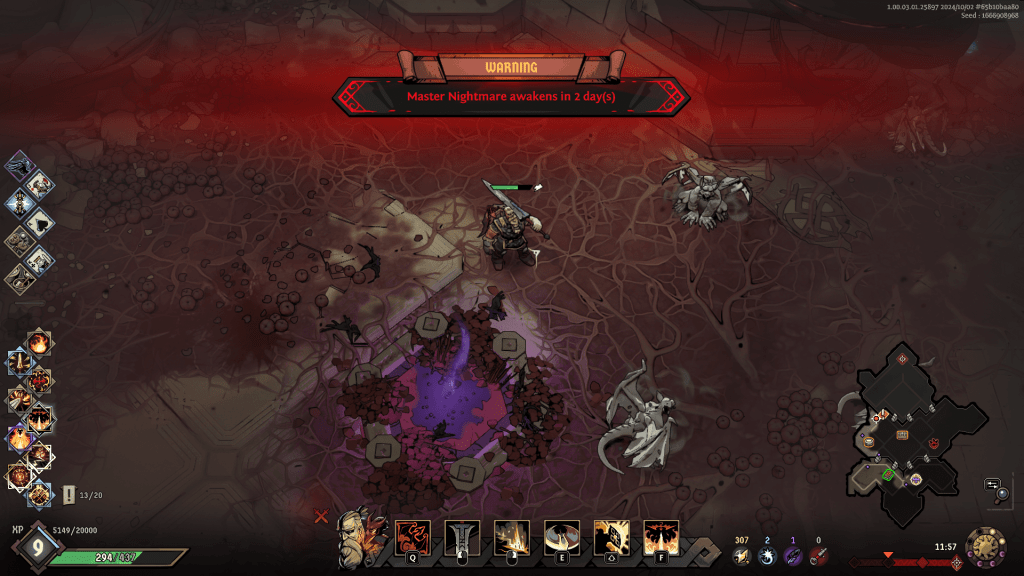Open the level 9 character badge
Viewport: 1024px width, 576px height.
[x=38, y=547]
